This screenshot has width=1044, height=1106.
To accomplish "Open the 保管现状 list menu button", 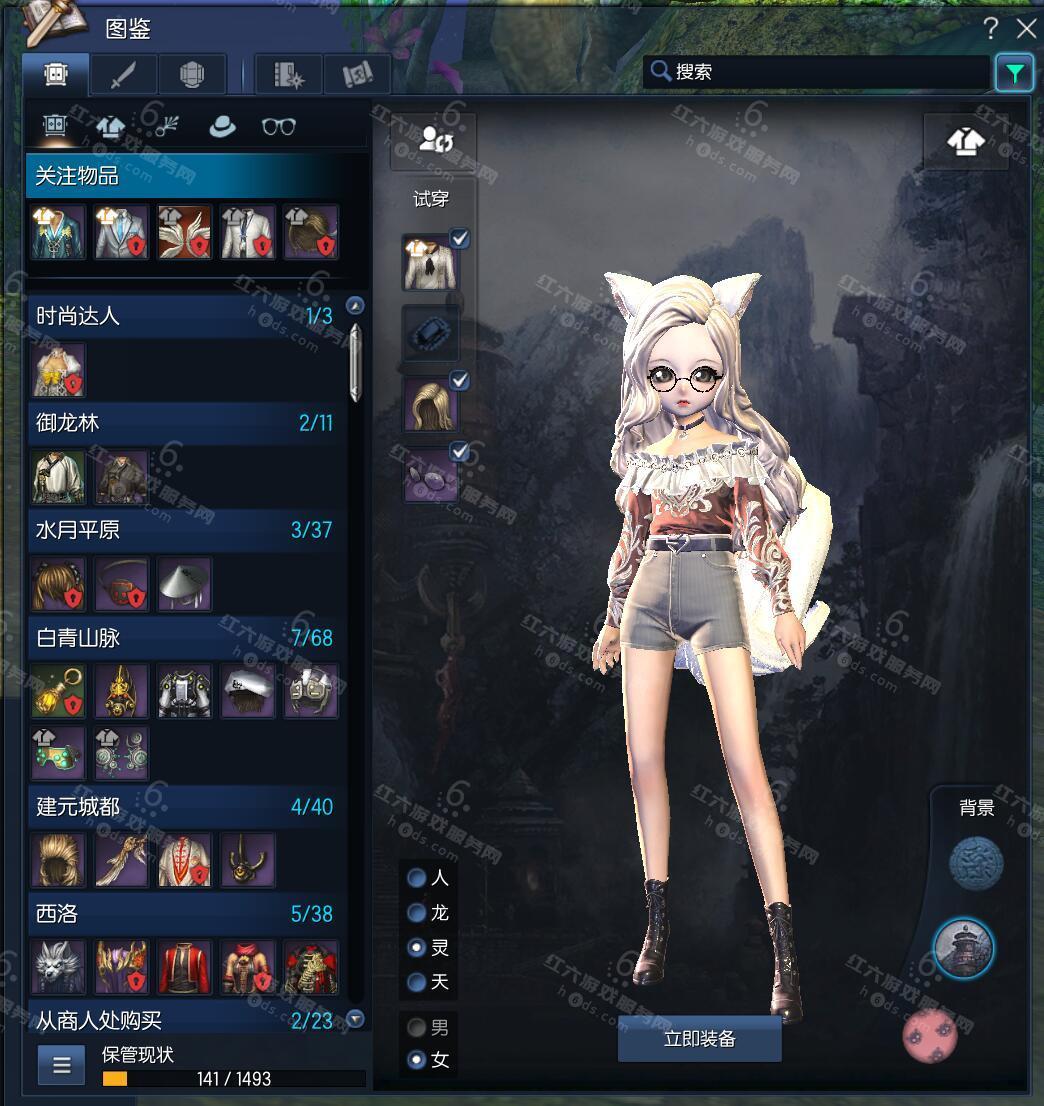I will (x=61, y=1065).
